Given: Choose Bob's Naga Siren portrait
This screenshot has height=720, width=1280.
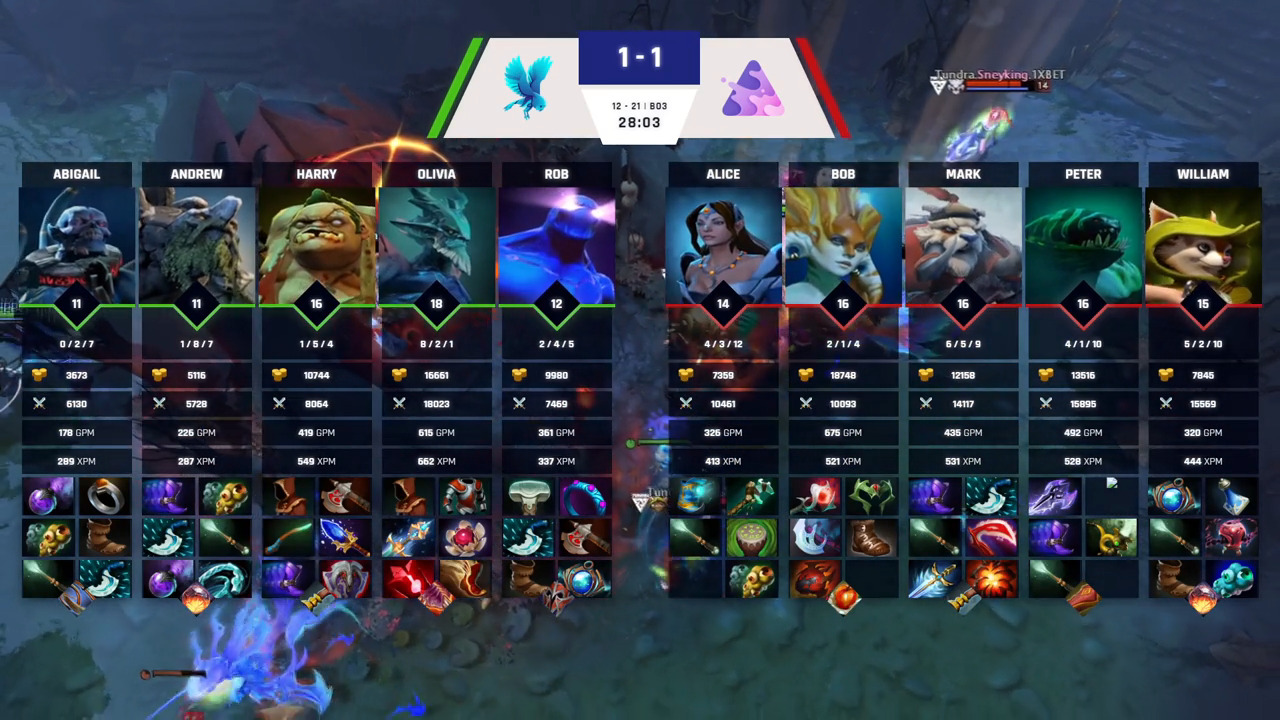Looking at the screenshot, I should [x=843, y=245].
